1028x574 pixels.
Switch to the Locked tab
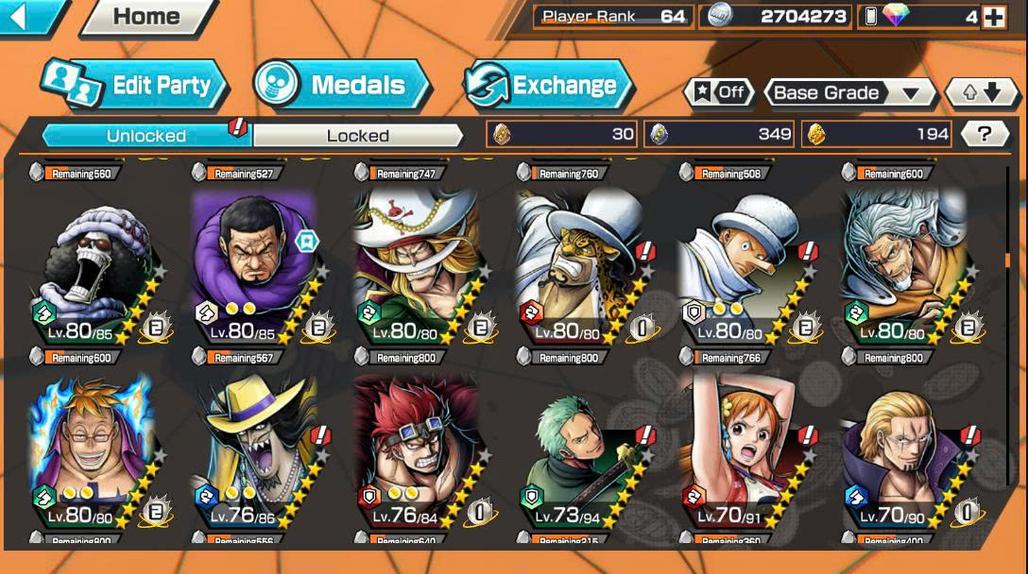click(357, 135)
